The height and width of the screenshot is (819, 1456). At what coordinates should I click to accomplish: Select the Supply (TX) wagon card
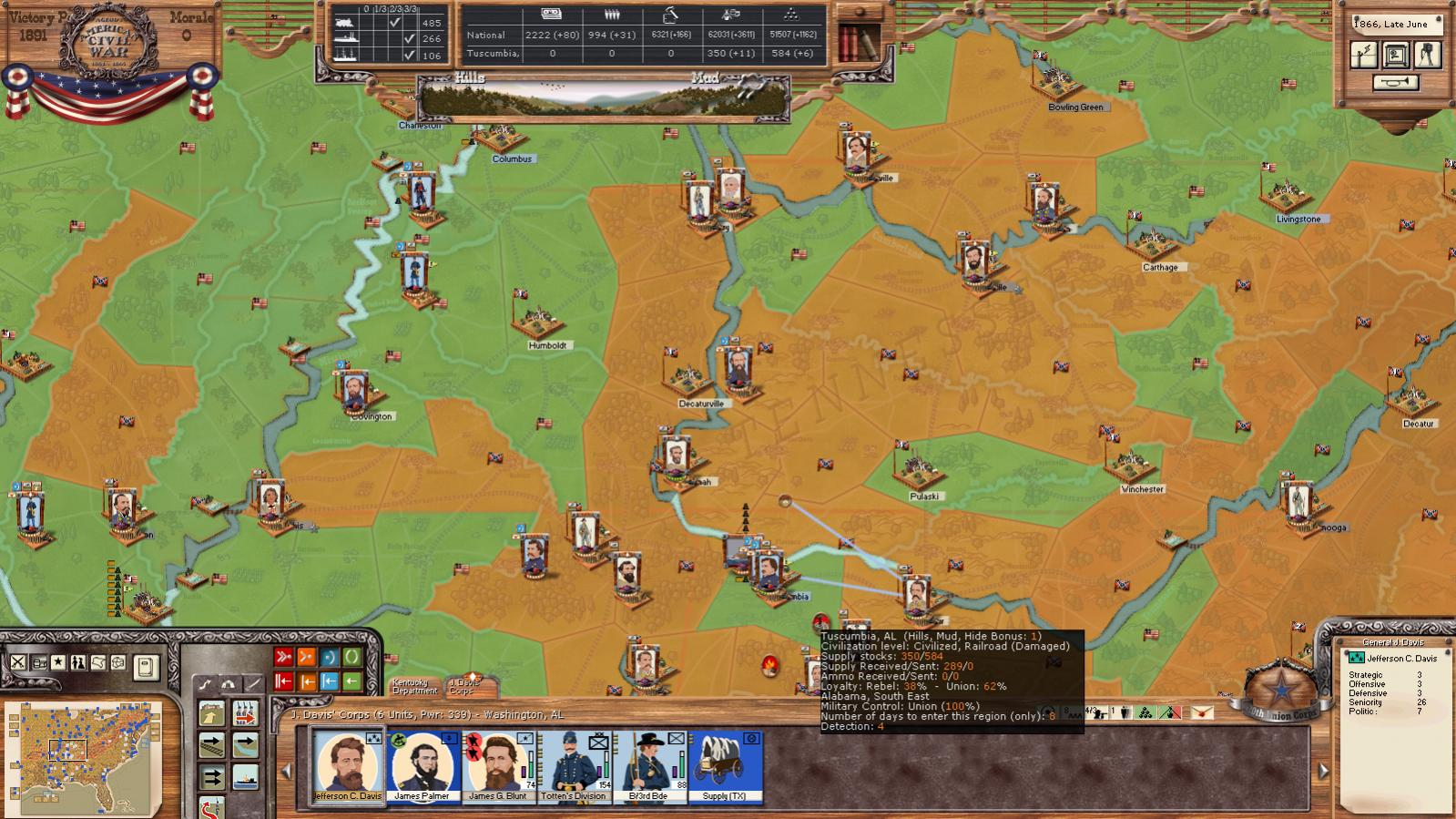pyautogui.click(x=725, y=763)
